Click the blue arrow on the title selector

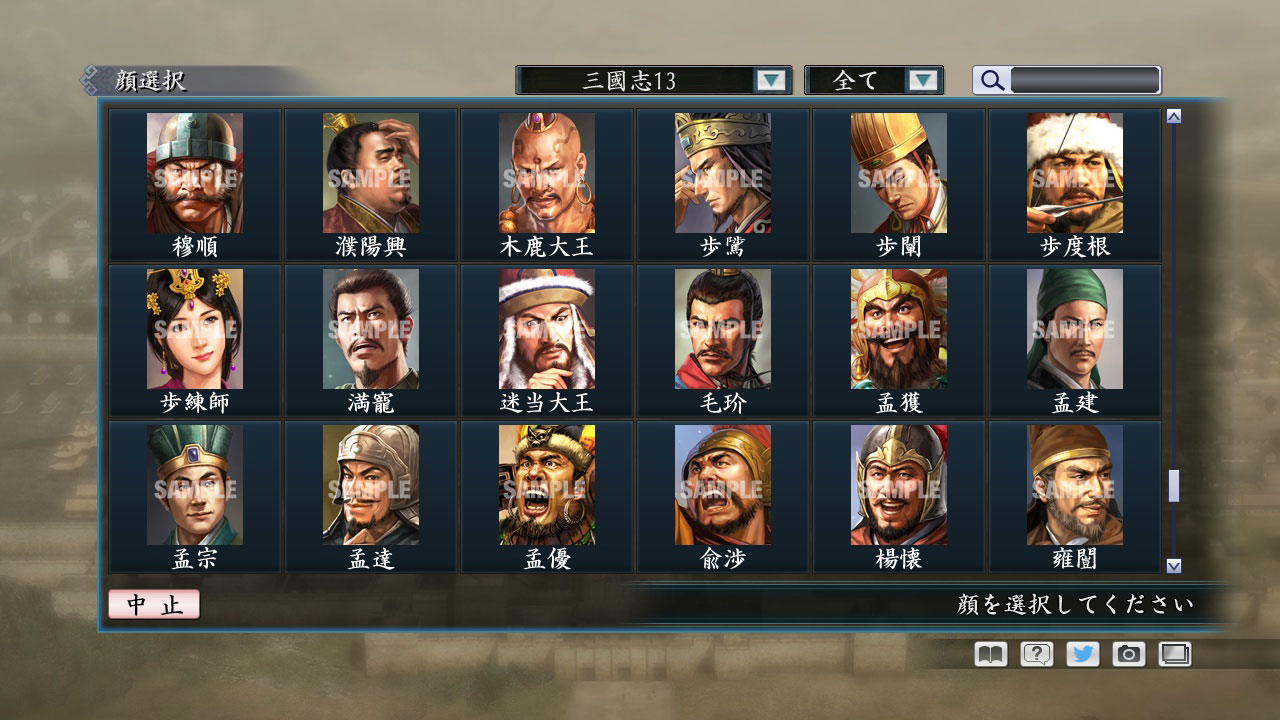pyautogui.click(x=770, y=80)
